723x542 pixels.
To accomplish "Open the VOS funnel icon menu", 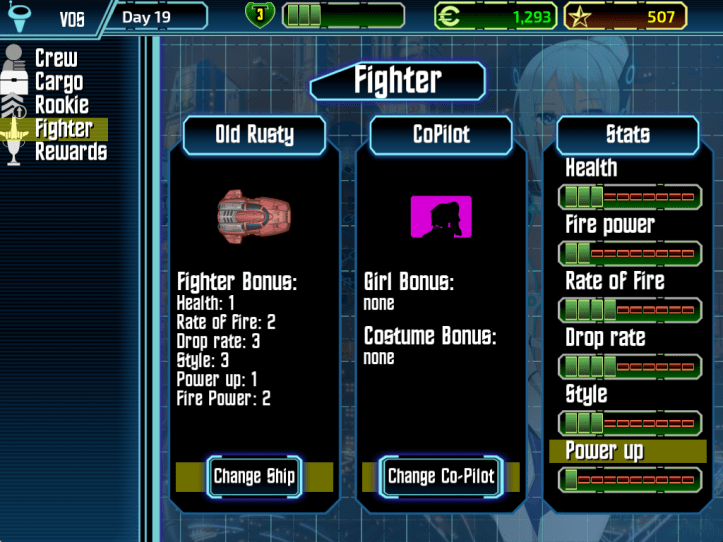I will click(16, 17).
